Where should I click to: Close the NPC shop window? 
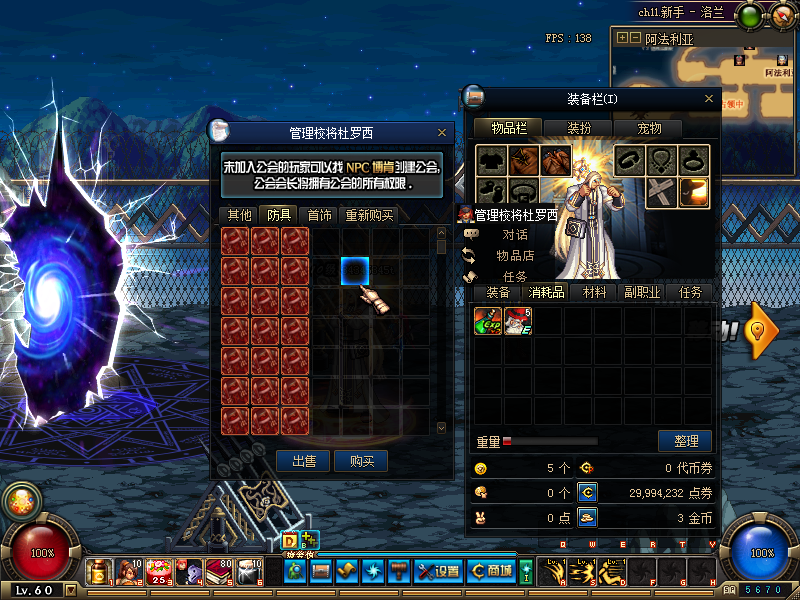point(442,132)
